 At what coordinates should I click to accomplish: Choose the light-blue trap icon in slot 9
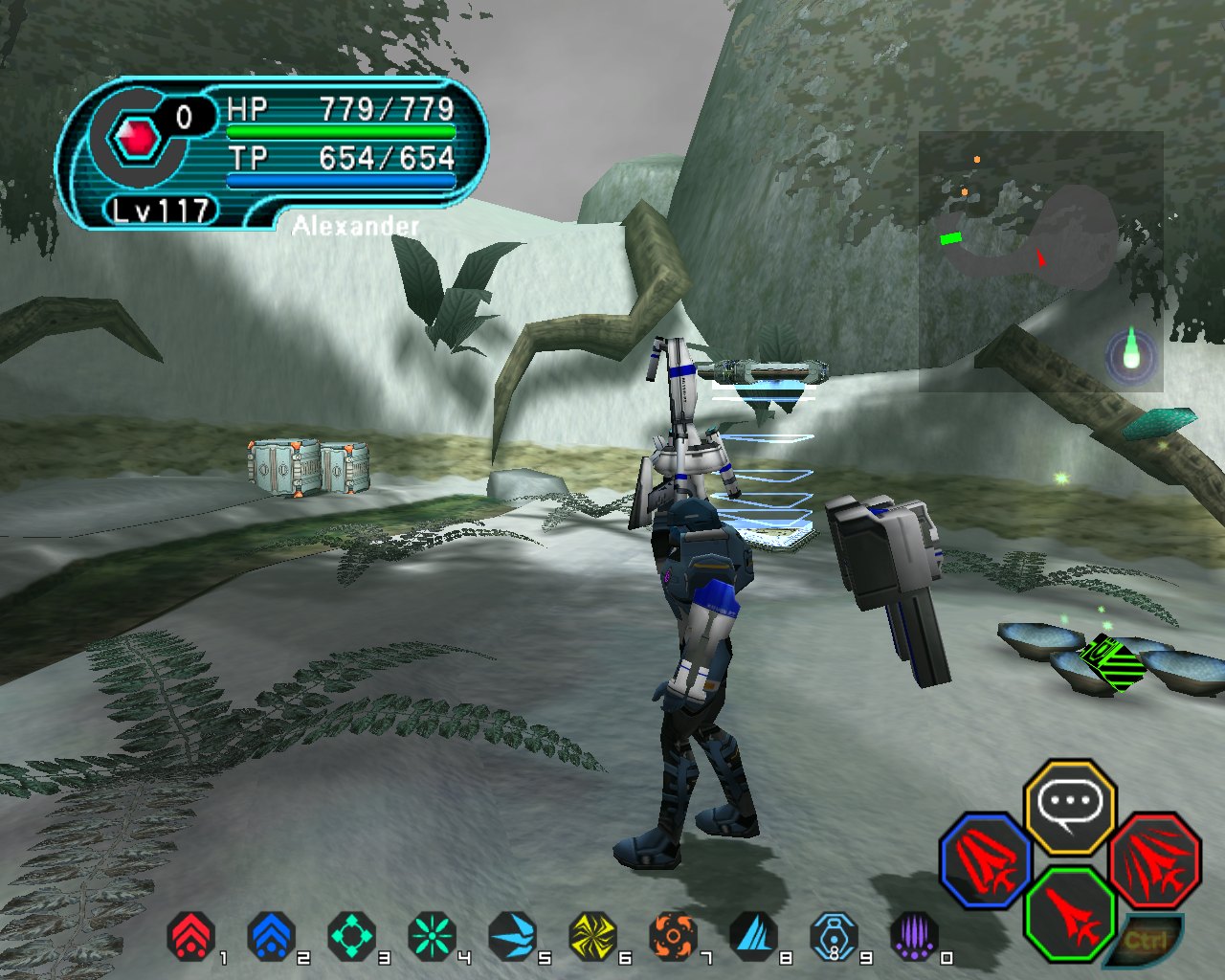click(x=834, y=936)
